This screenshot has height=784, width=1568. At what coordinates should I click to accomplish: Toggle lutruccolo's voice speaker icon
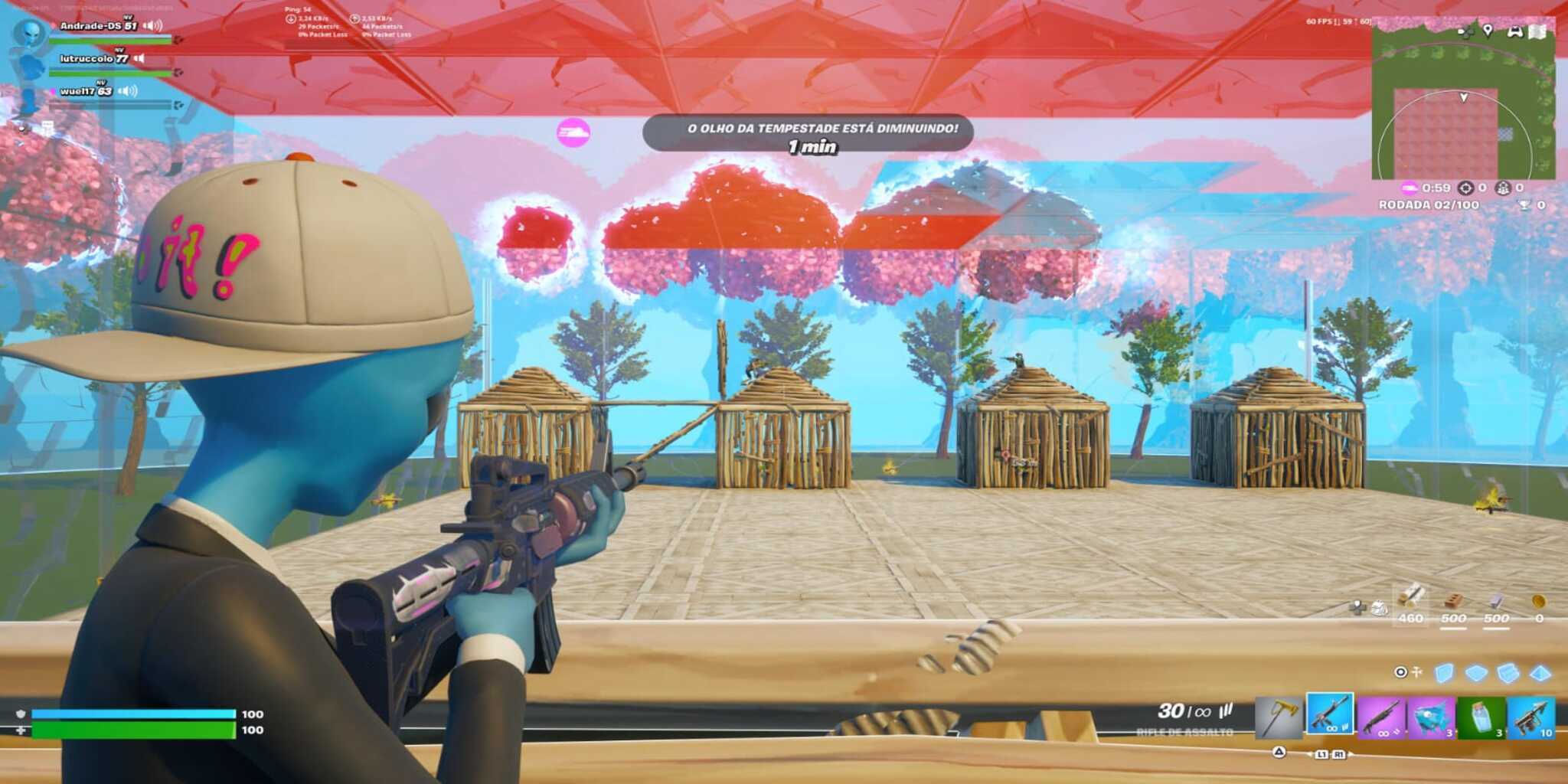coord(138,57)
